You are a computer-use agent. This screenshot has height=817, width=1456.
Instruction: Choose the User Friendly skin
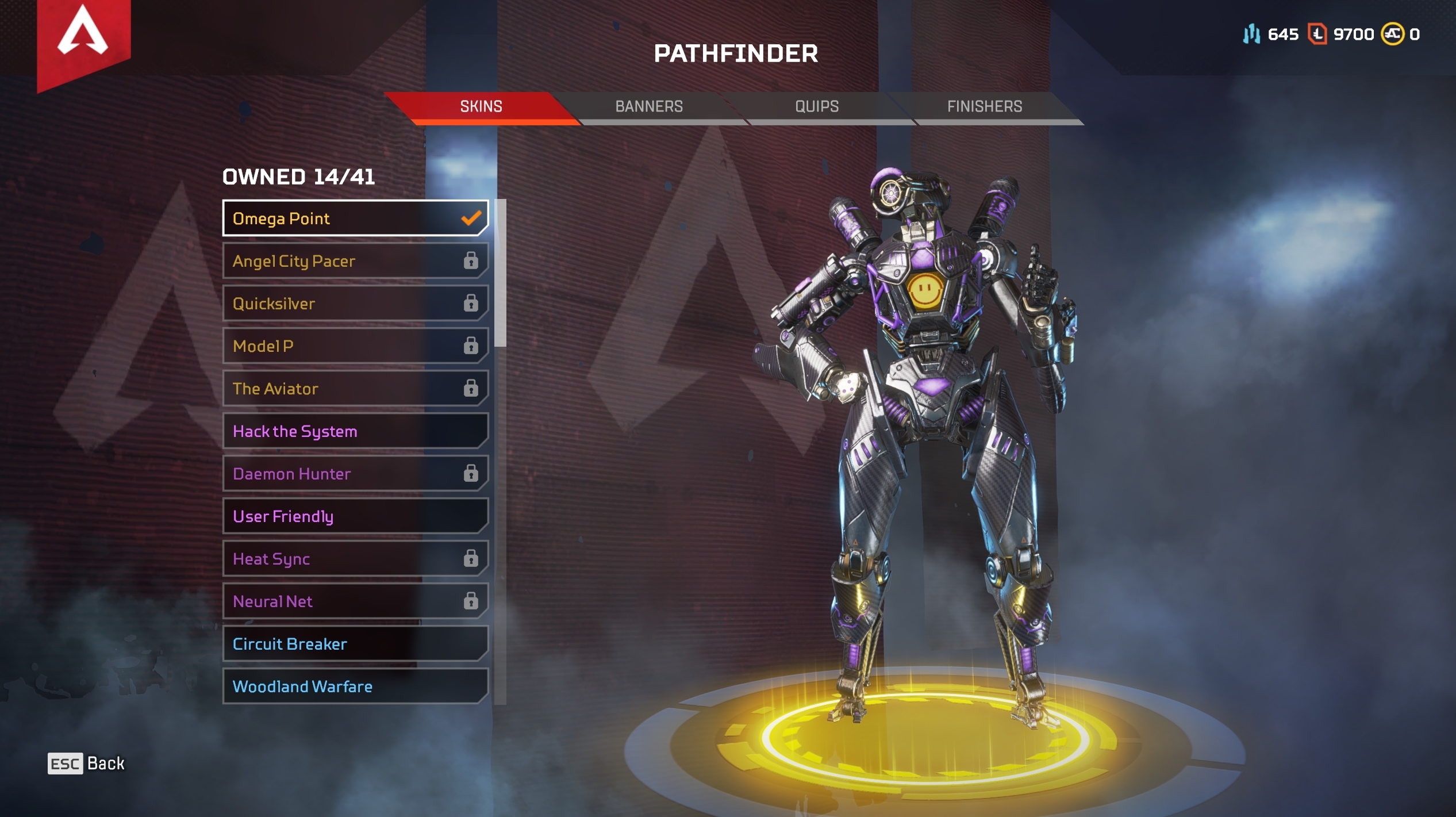355,516
